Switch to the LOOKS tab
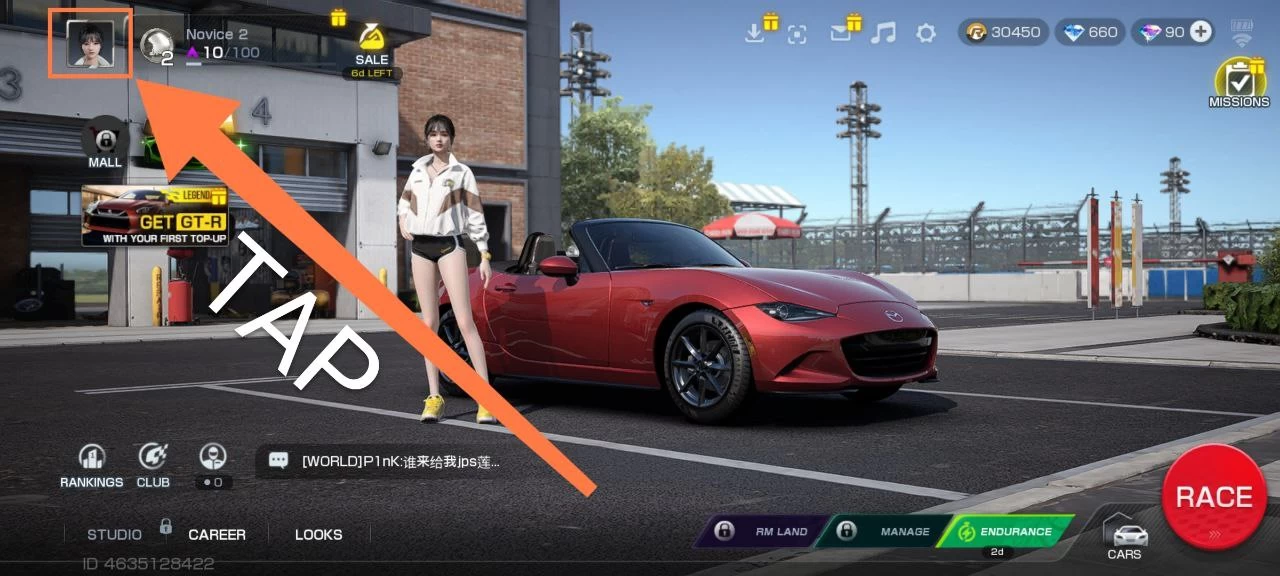Image resolution: width=1280 pixels, height=576 pixels. pyautogui.click(x=318, y=534)
